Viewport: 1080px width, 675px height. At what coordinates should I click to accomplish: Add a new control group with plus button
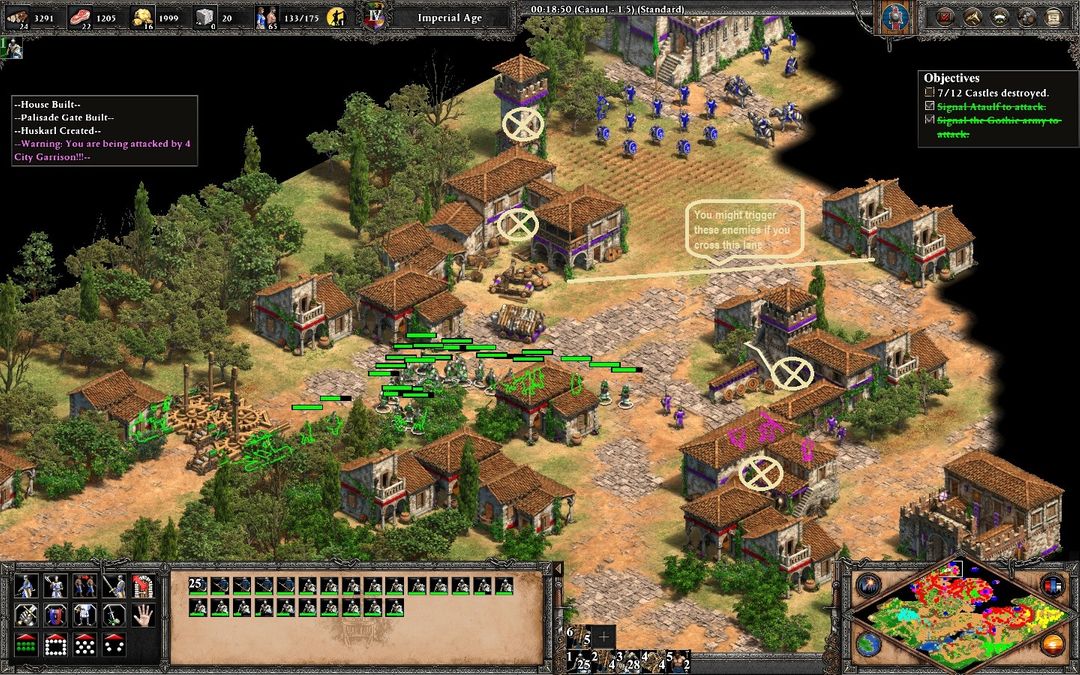603,636
